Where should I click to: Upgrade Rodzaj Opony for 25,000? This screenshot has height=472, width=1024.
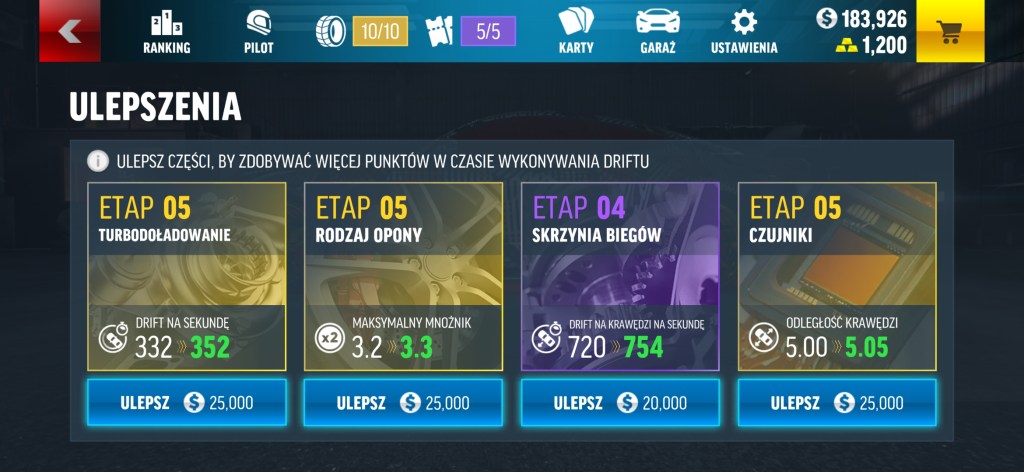tap(403, 402)
